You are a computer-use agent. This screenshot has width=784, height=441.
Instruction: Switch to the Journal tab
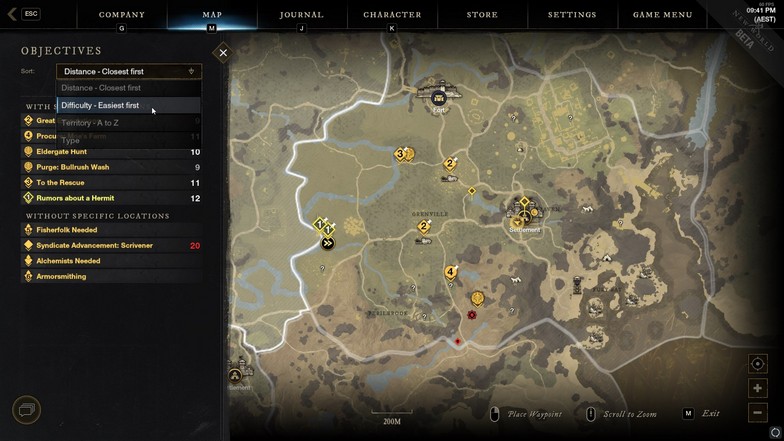[x=301, y=15]
